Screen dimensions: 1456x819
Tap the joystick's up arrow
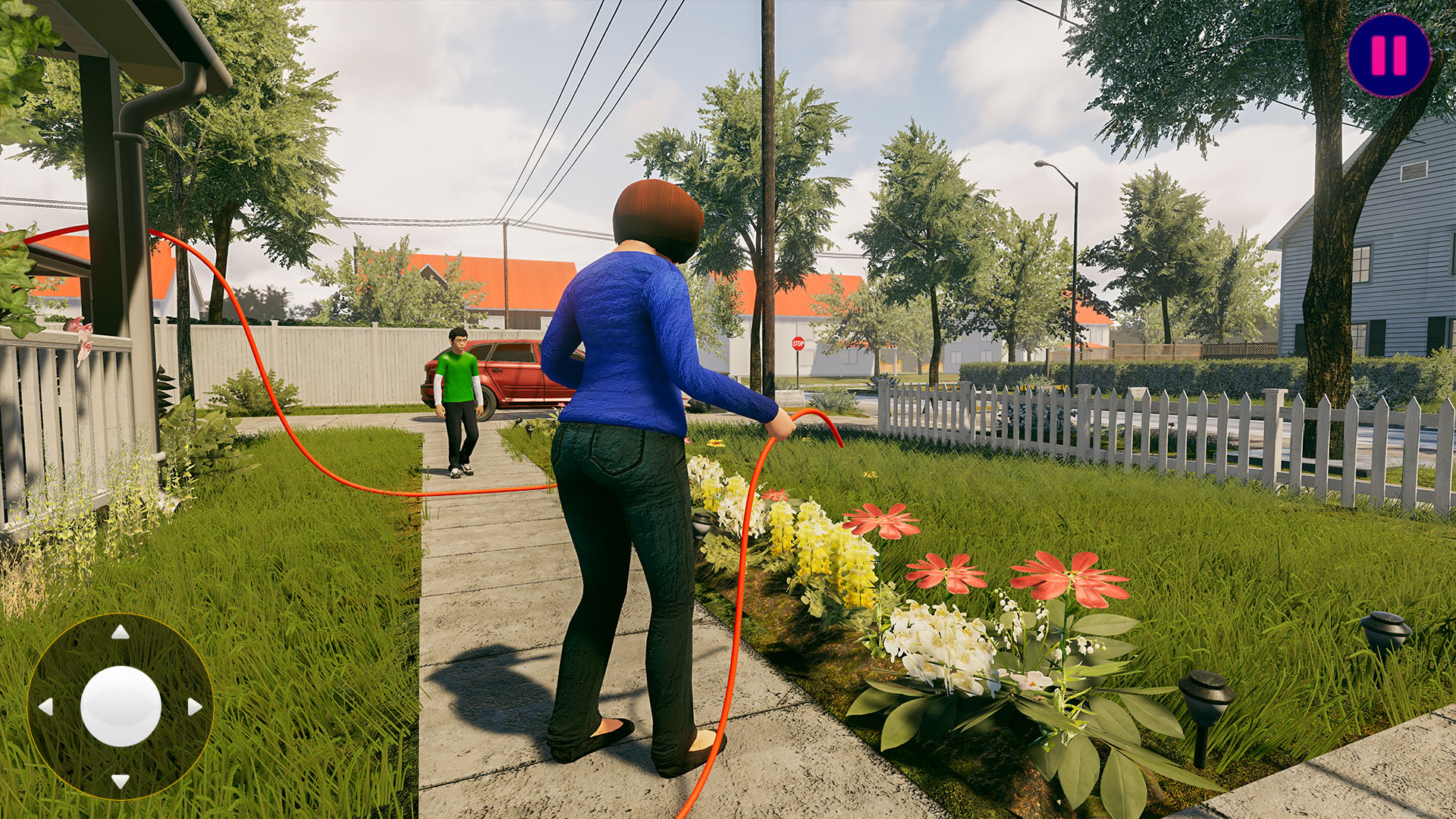click(x=120, y=632)
